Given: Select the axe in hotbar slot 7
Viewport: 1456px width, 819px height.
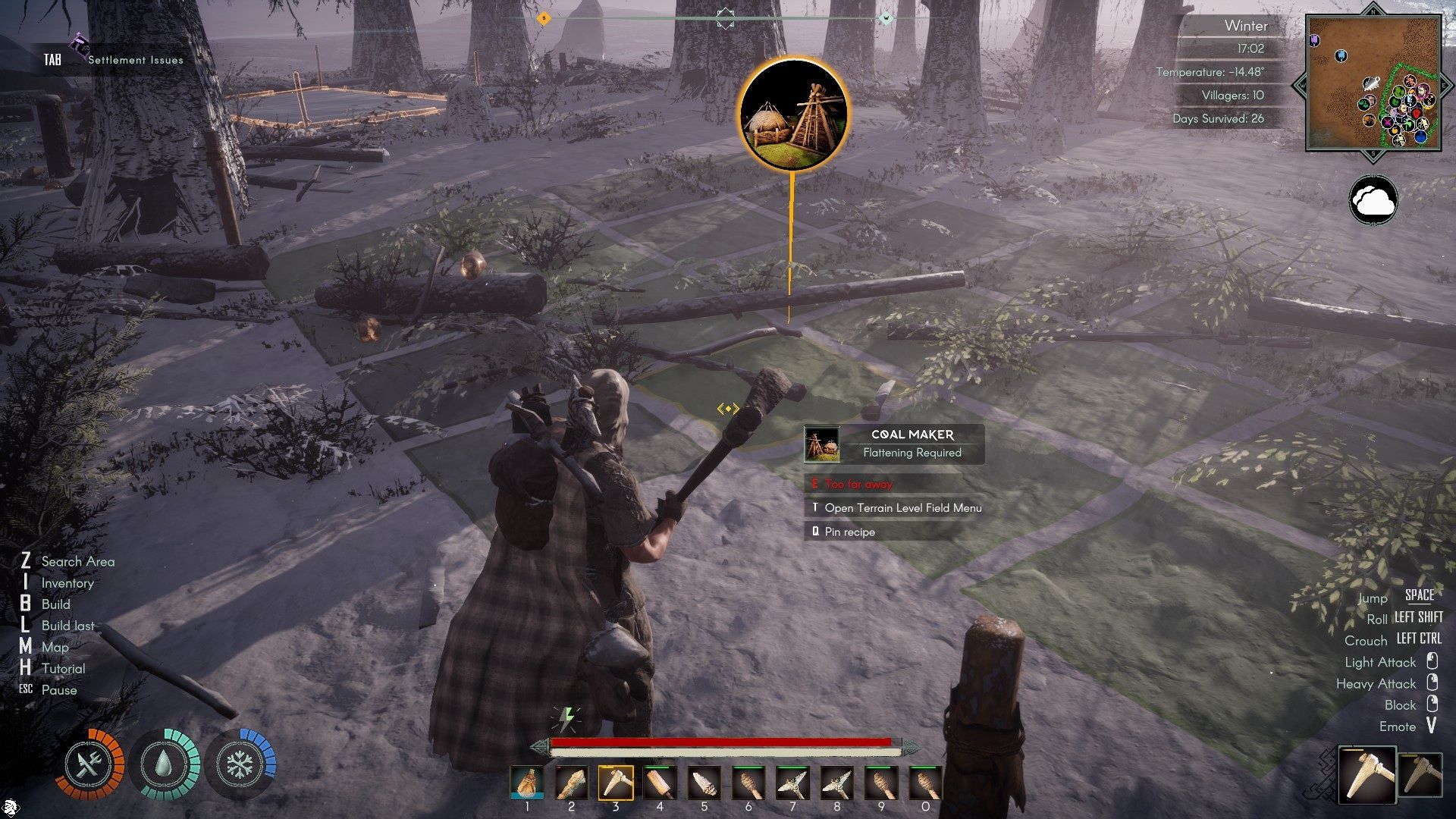Looking at the screenshot, I should (792, 783).
